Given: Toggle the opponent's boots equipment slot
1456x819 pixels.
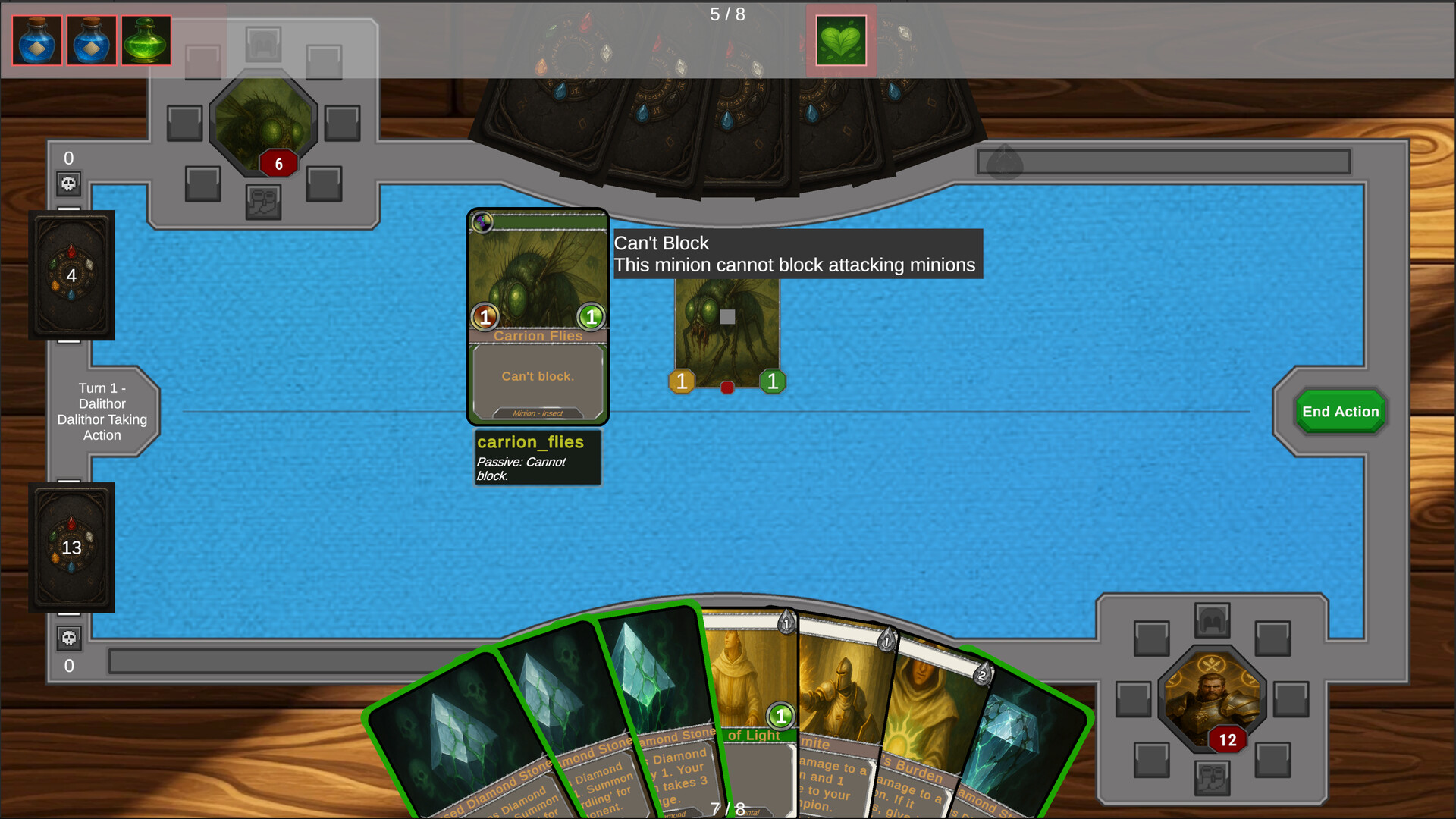Looking at the screenshot, I should click(265, 202).
